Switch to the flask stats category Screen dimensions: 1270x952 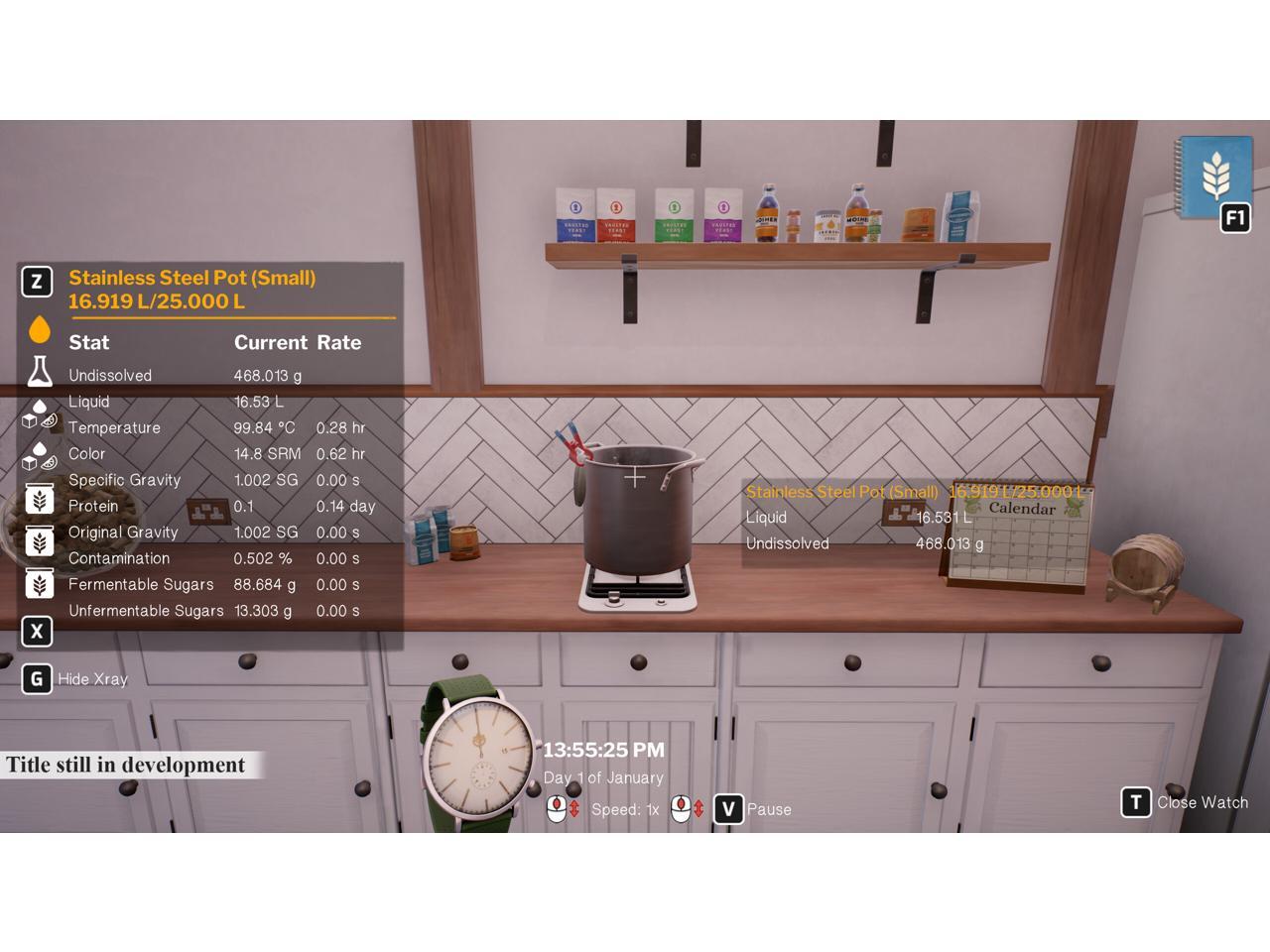tap(40, 372)
